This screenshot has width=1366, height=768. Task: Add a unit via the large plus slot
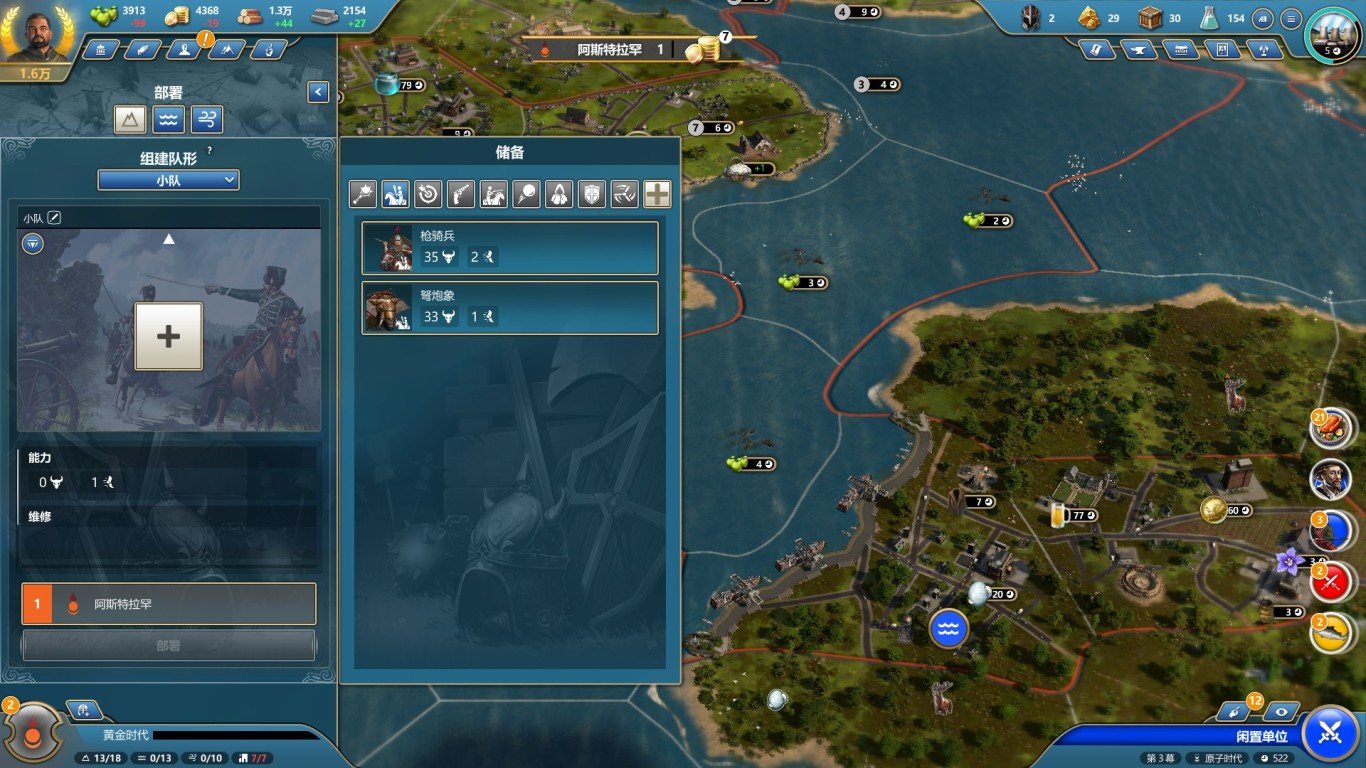coord(168,337)
